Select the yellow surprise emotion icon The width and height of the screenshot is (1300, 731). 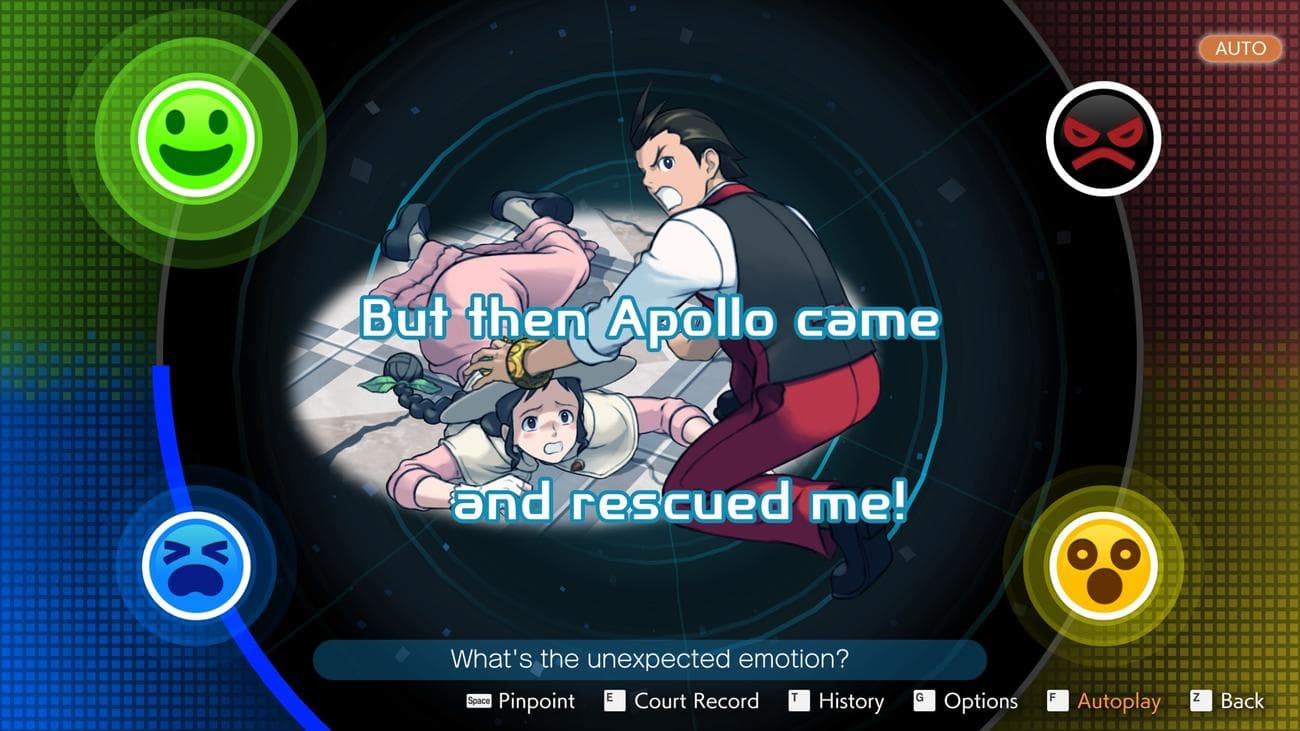1102,565
